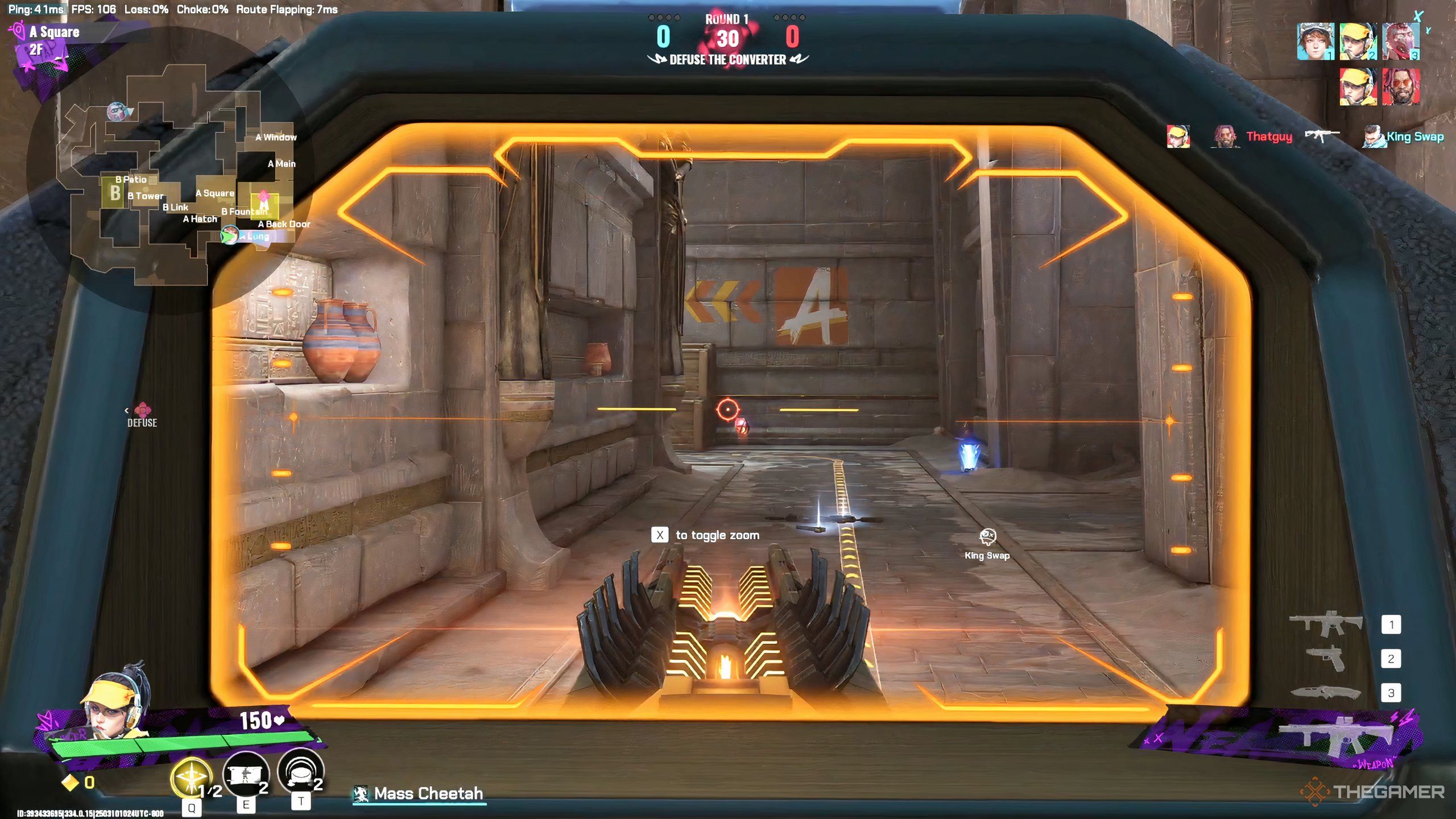Select the goggles teammate portrait numbered 1
This screenshot has height=819, width=1456.
click(1315, 42)
